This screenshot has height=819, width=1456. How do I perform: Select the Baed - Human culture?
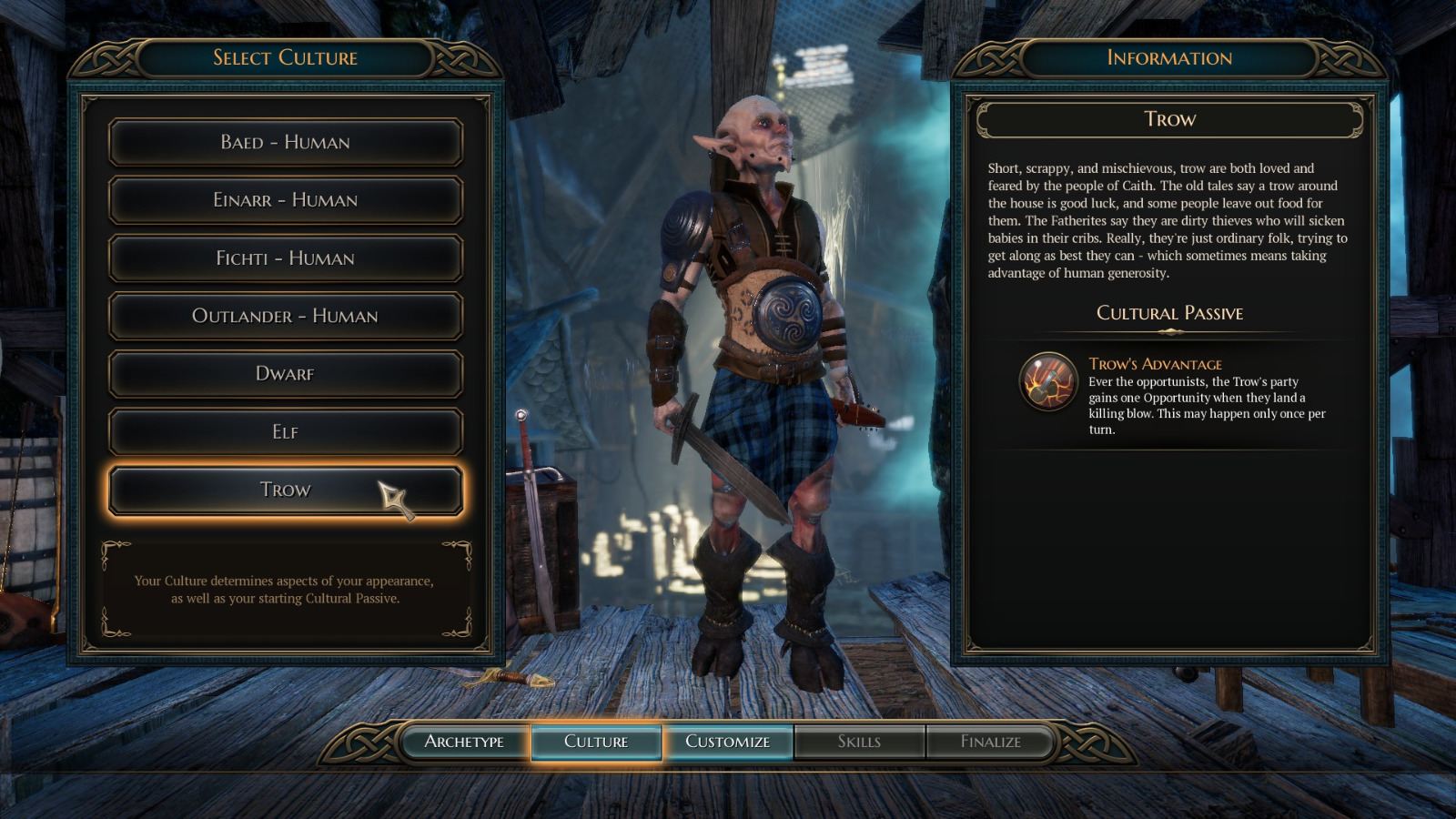pos(285,142)
